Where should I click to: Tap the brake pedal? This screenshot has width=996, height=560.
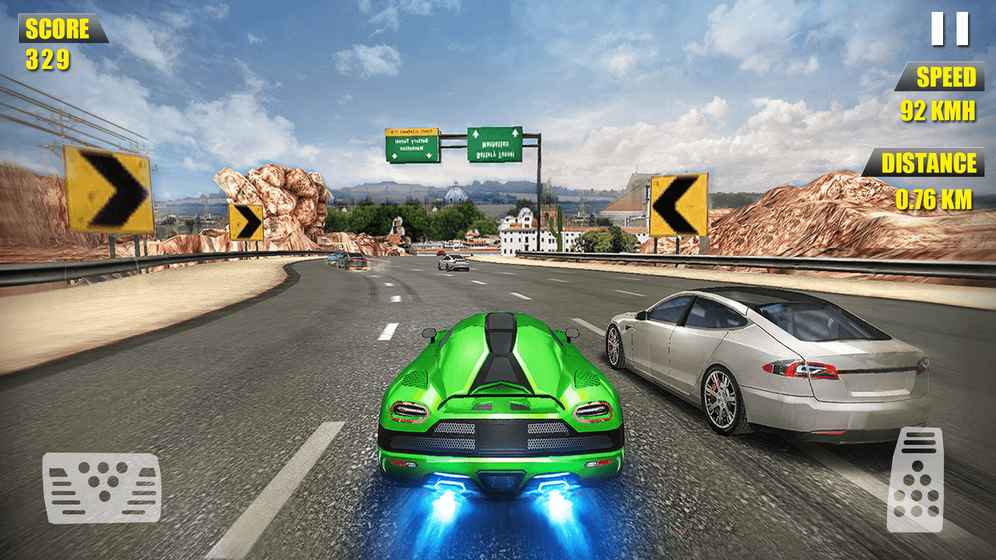101,487
